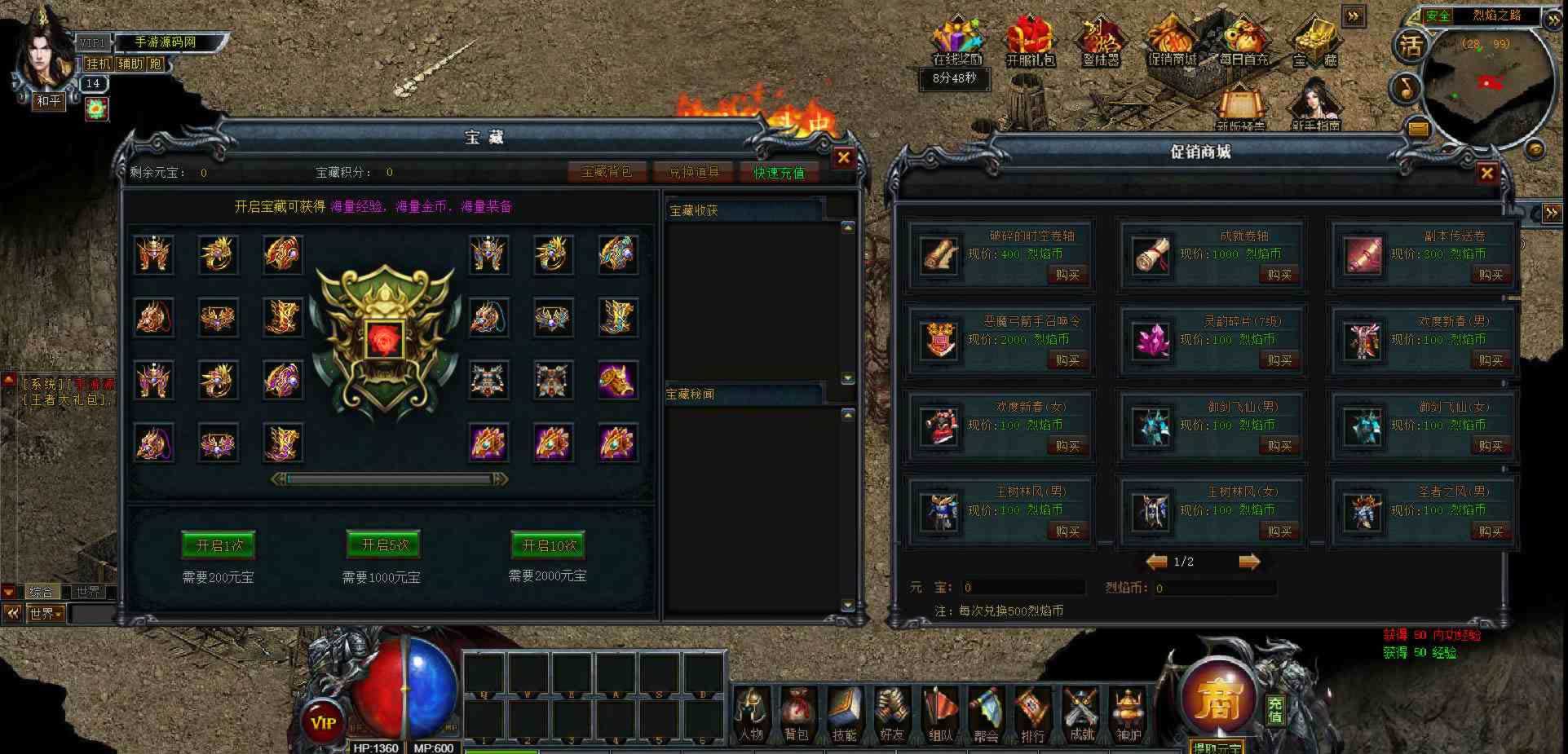
Task: Purchase the 成就卷轴 scroll
Action: coord(1279,275)
